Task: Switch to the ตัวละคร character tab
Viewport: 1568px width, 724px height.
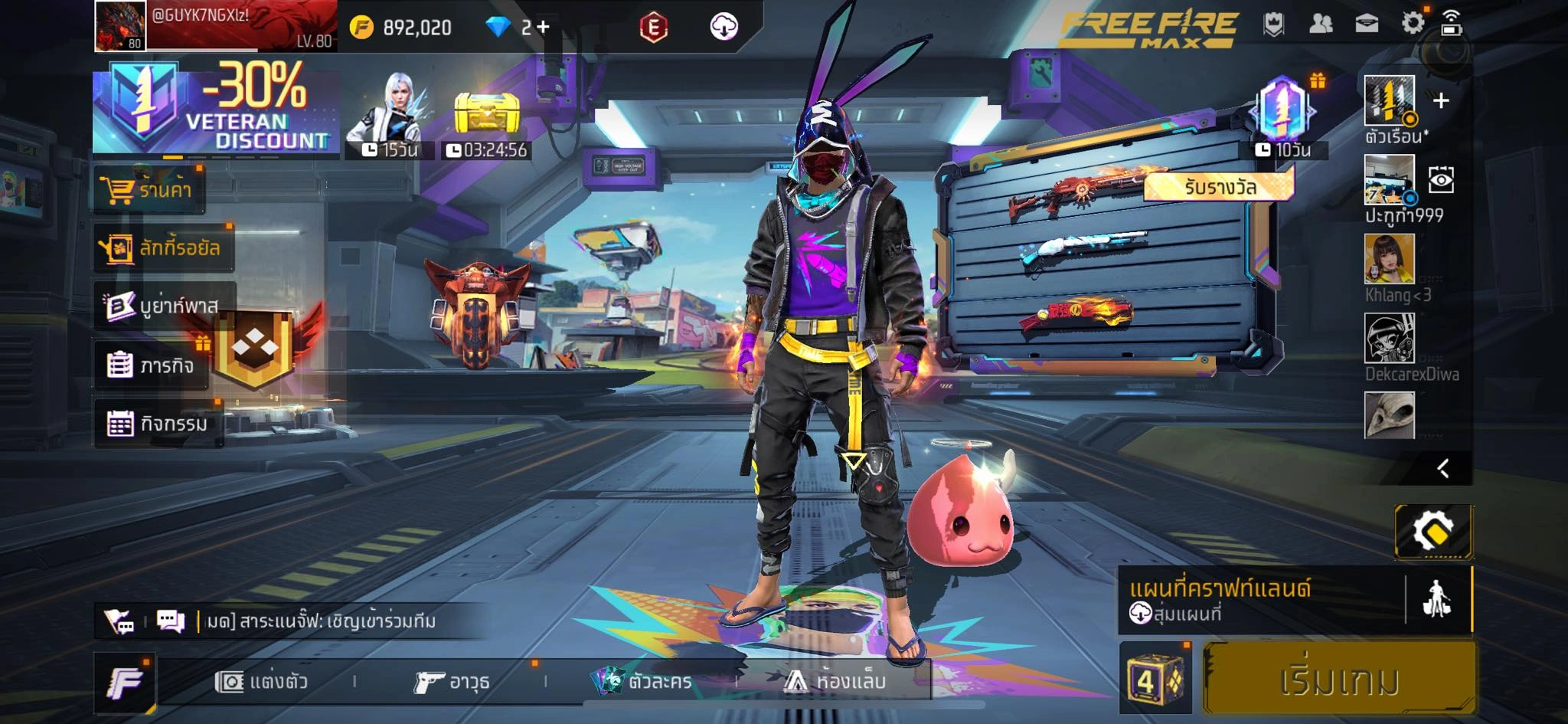Action: 643,681
